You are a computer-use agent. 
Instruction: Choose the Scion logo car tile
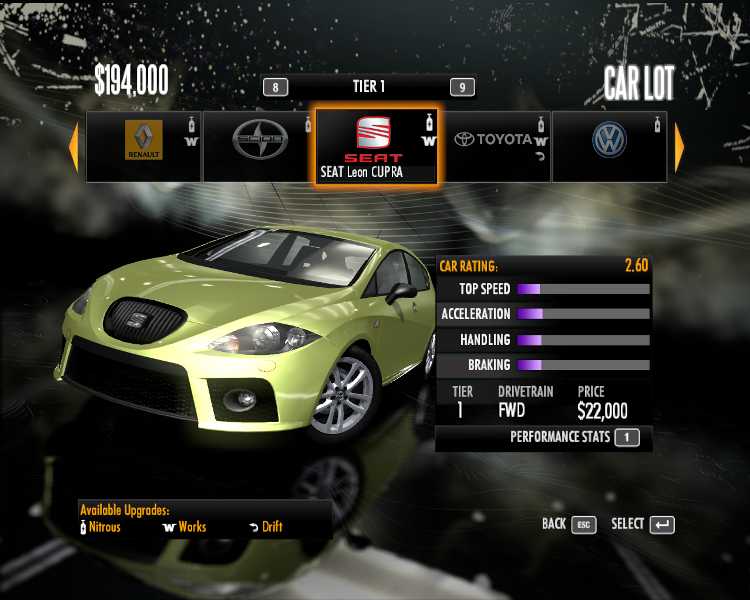[259, 145]
